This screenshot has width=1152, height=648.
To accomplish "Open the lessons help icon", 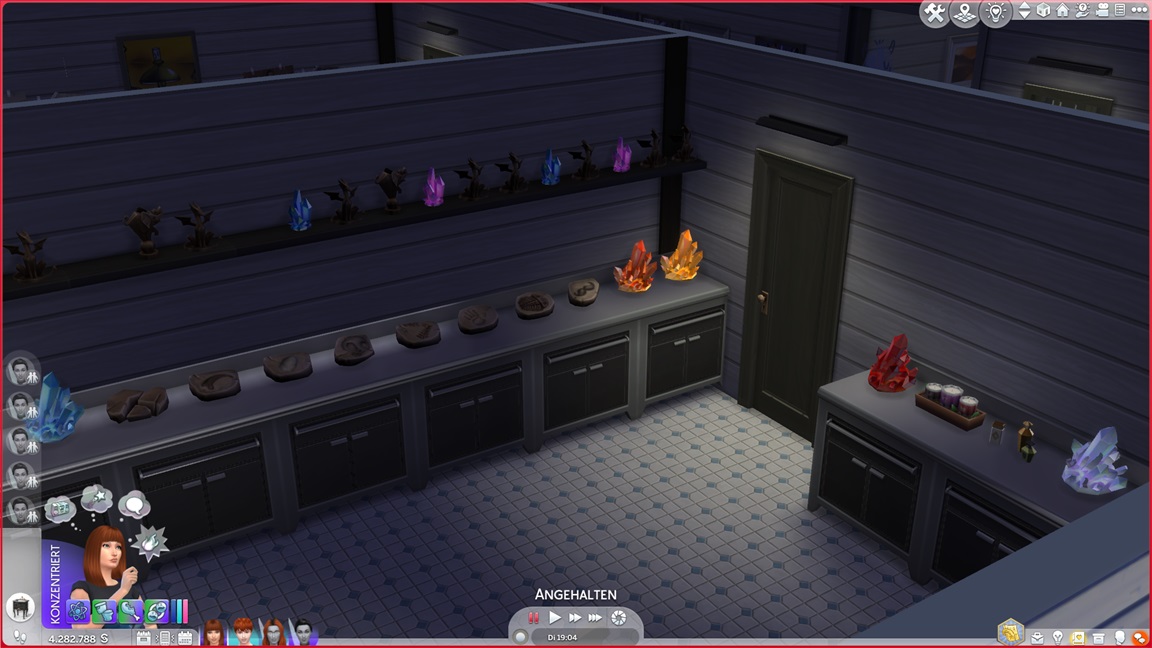I will [1081, 11].
